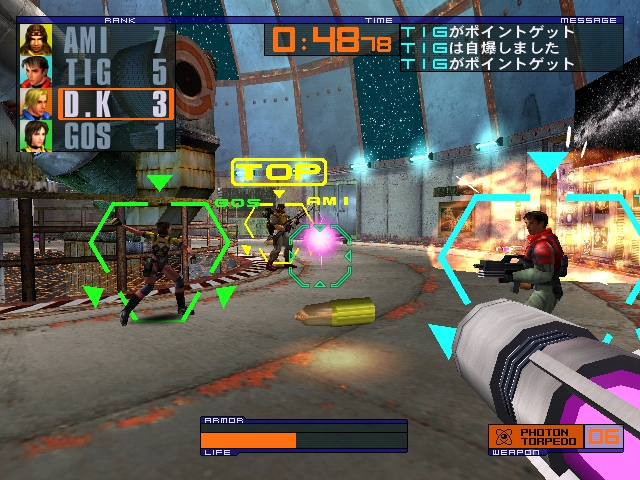The width and height of the screenshot is (640, 480).
Task: Select the Photon Torpedo weapon icon
Action: (x=502, y=437)
